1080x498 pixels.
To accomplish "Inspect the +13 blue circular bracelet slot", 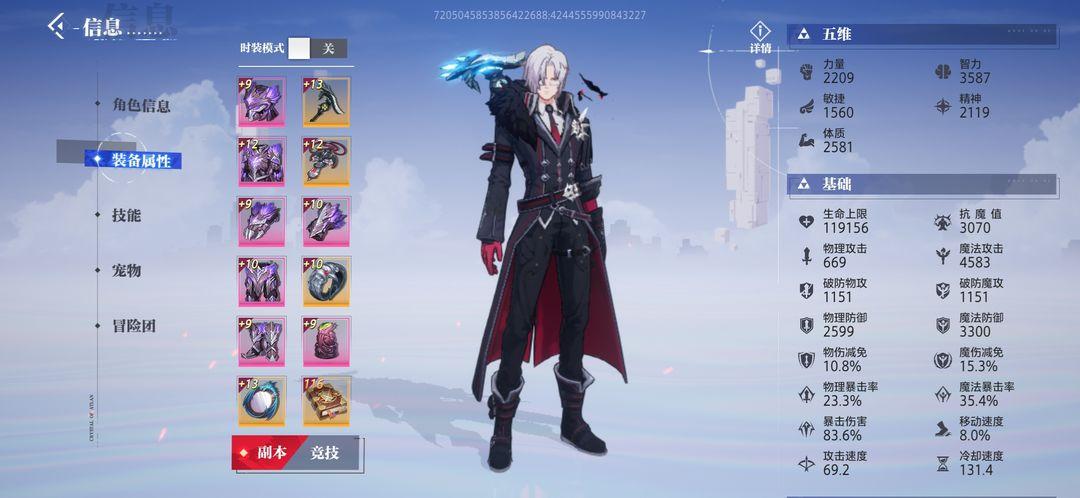I will click(x=262, y=401).
